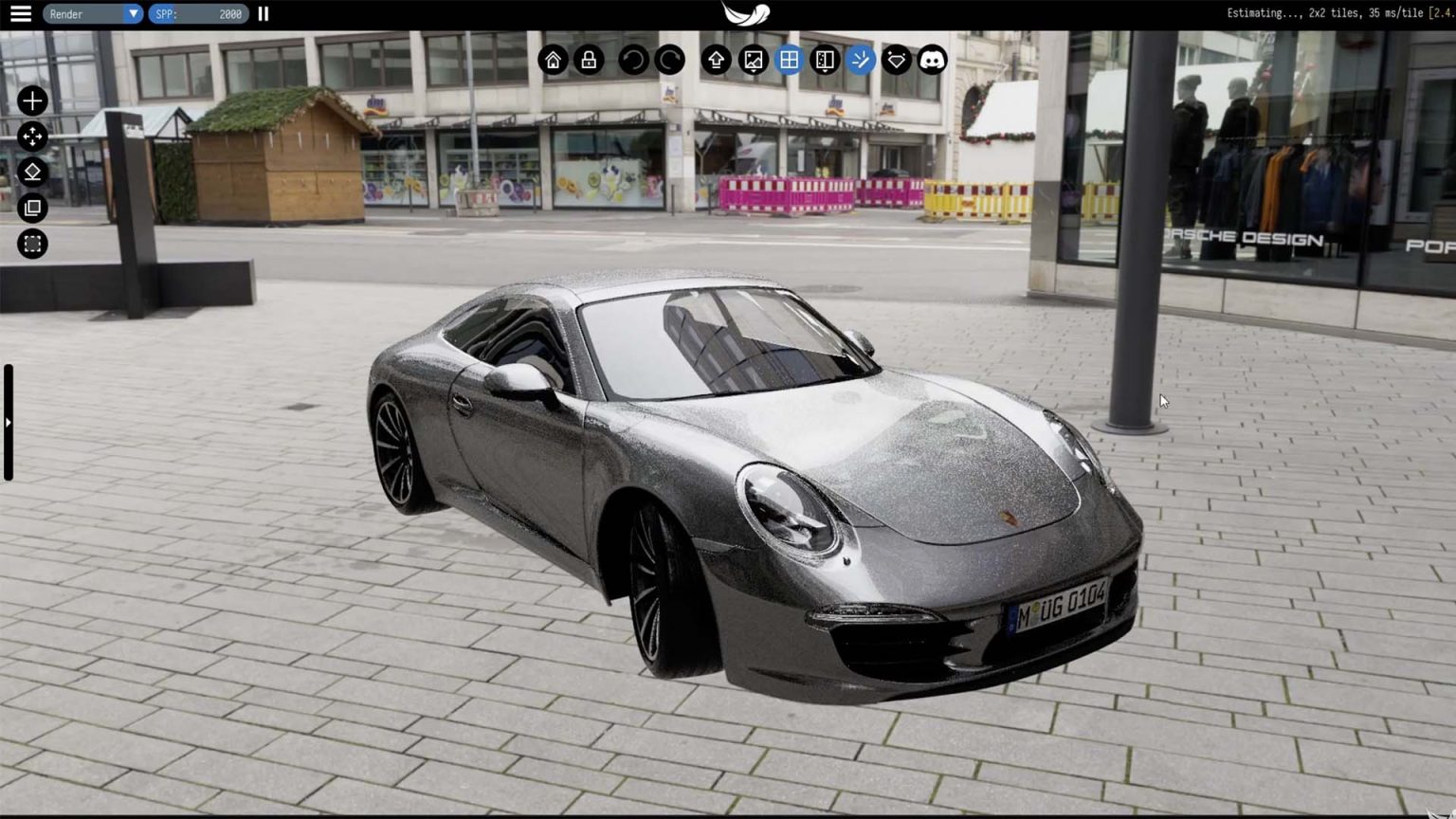
Task: Click the home view button
Action: tap(553, 61)
